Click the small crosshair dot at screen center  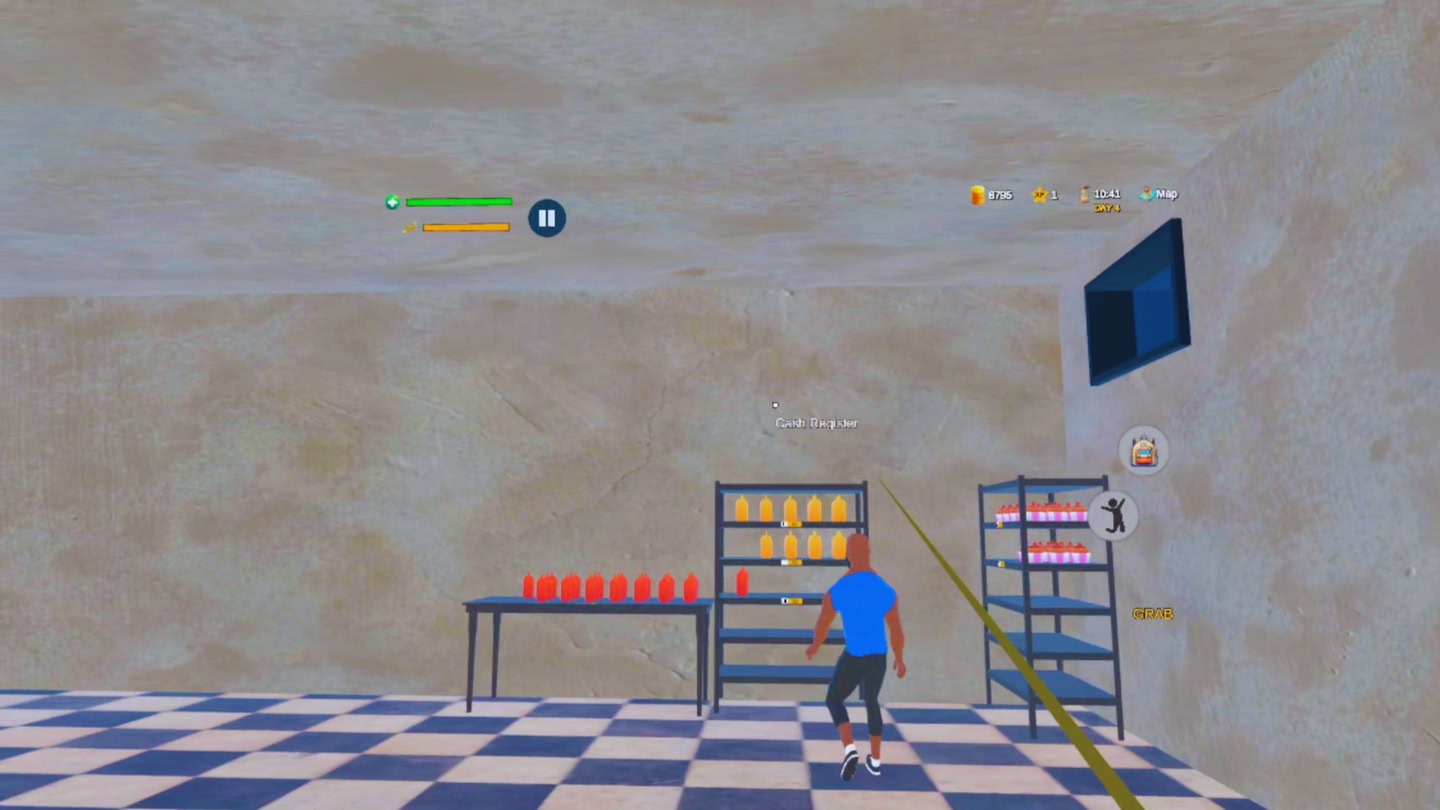775,404
